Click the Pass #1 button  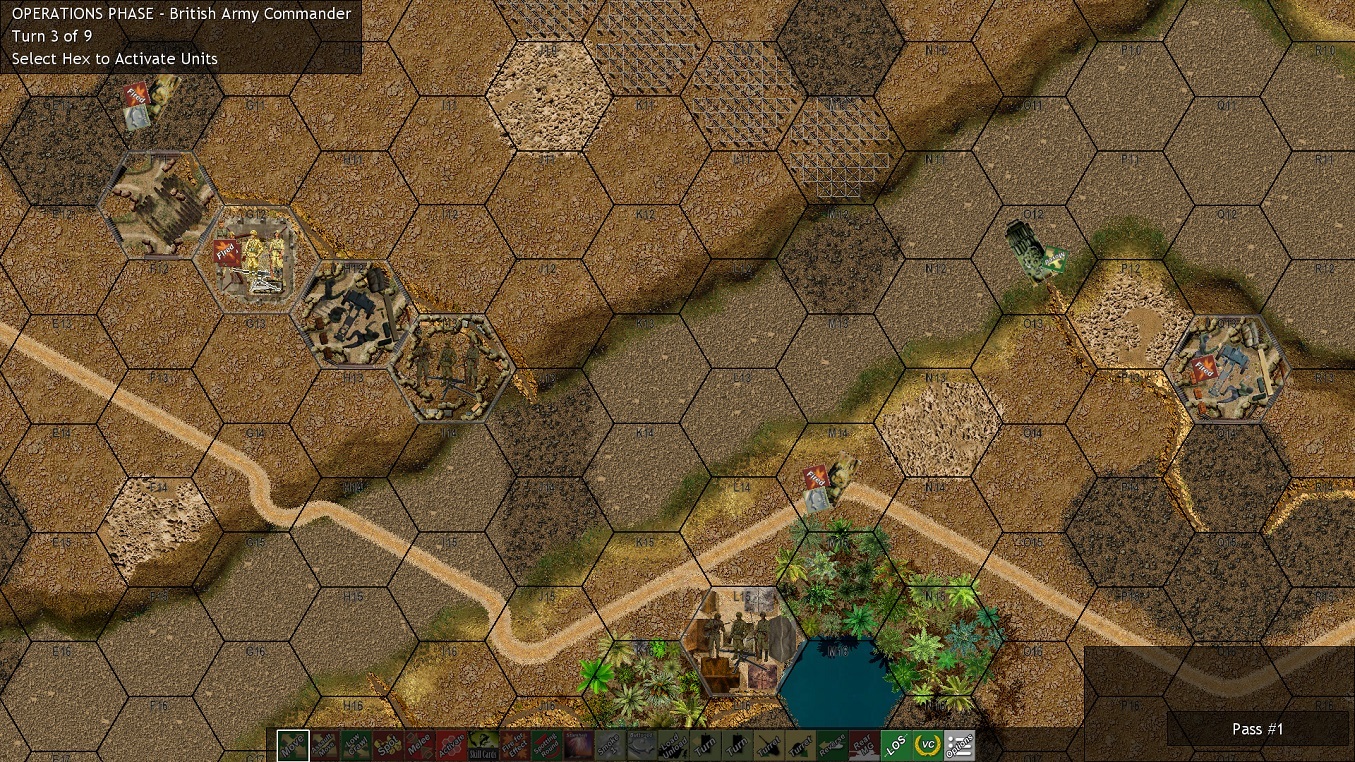tap(1257, 729)
